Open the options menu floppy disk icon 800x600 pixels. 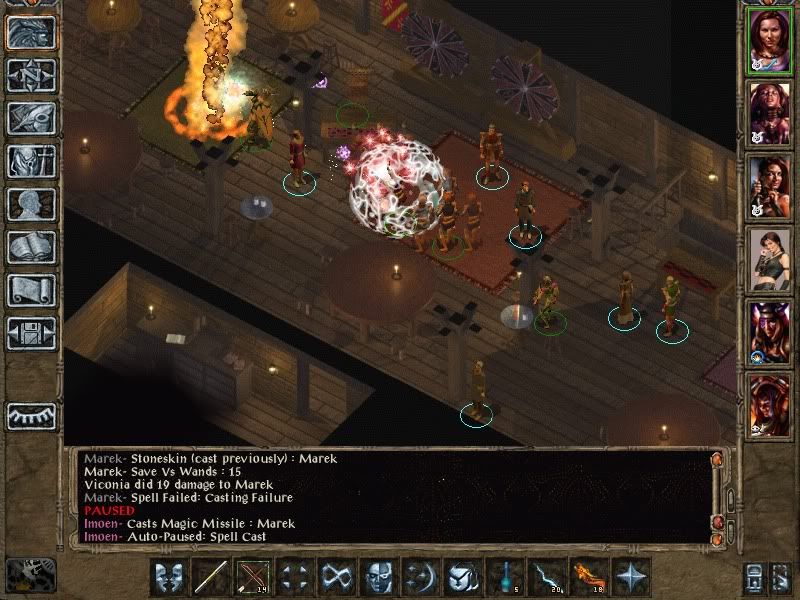coord(31,333)
